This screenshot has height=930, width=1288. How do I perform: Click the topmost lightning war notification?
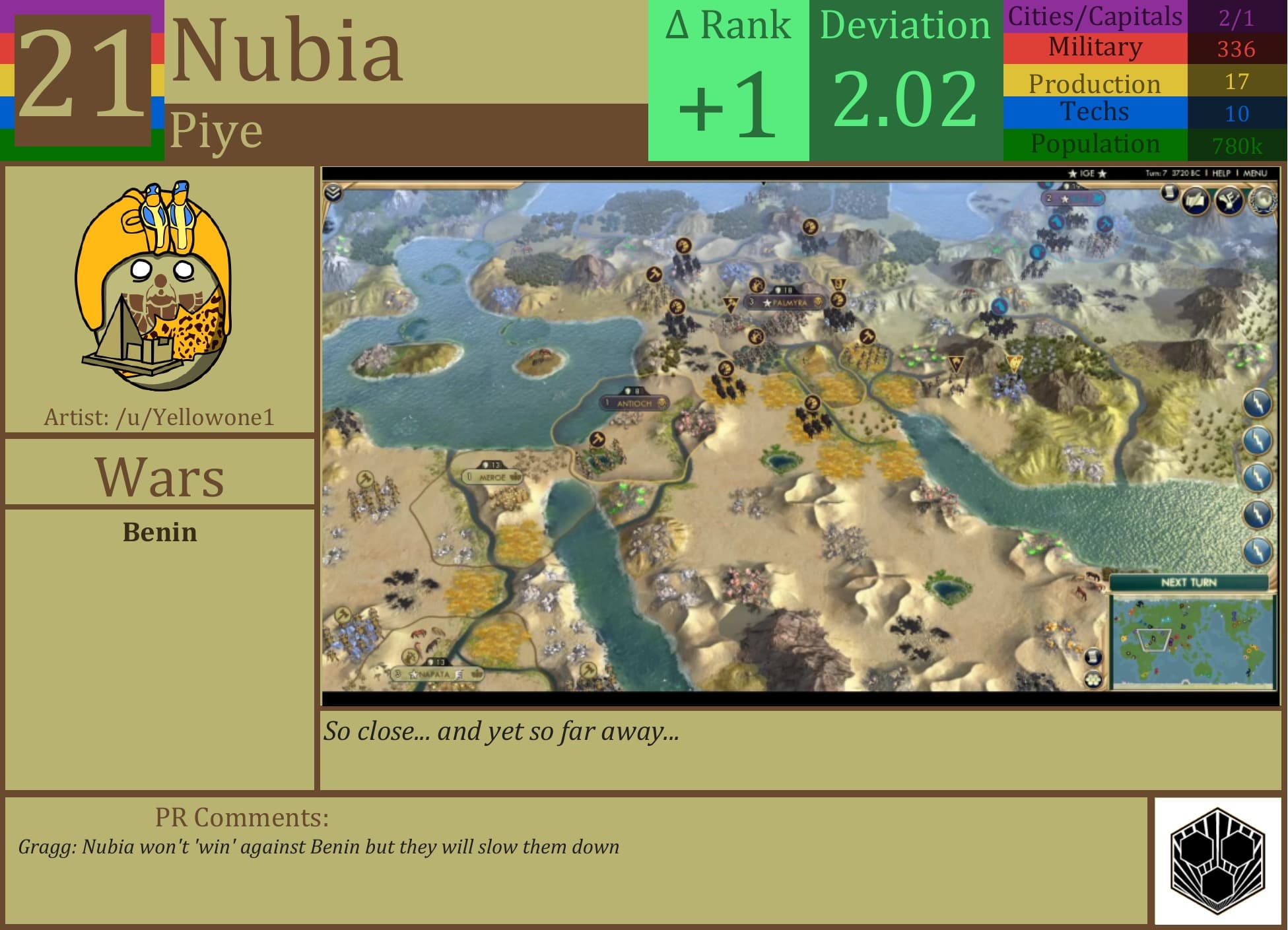[1257, 403]
